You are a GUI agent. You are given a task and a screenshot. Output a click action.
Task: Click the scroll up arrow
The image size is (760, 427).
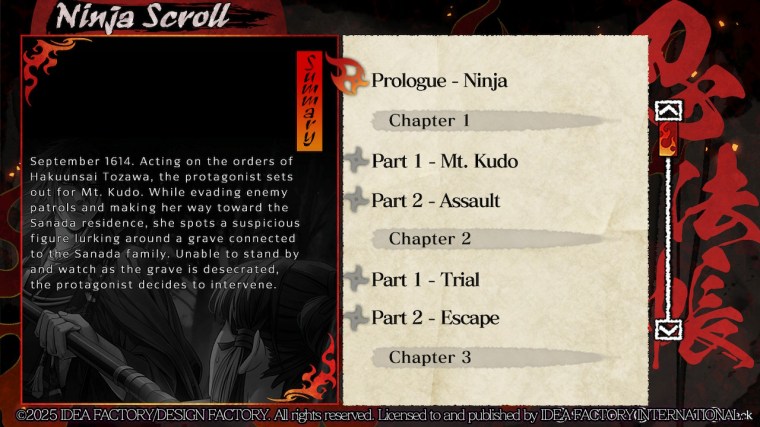[x=667, y=110]
